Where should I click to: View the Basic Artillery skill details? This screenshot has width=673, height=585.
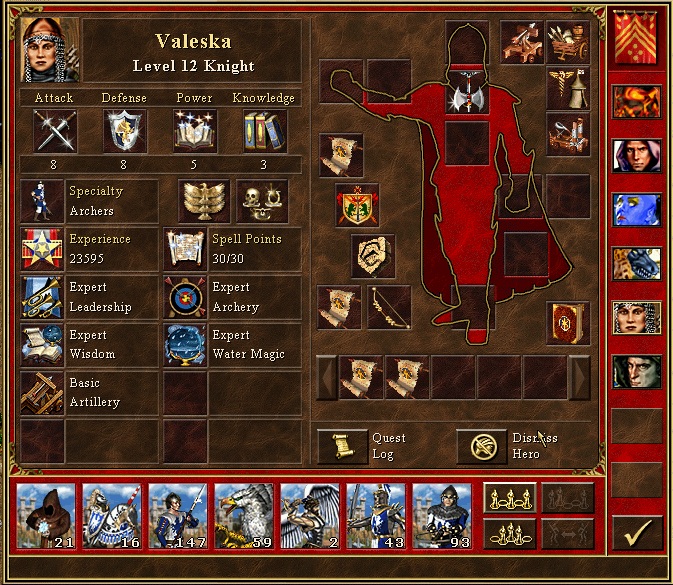pos(42,392)
